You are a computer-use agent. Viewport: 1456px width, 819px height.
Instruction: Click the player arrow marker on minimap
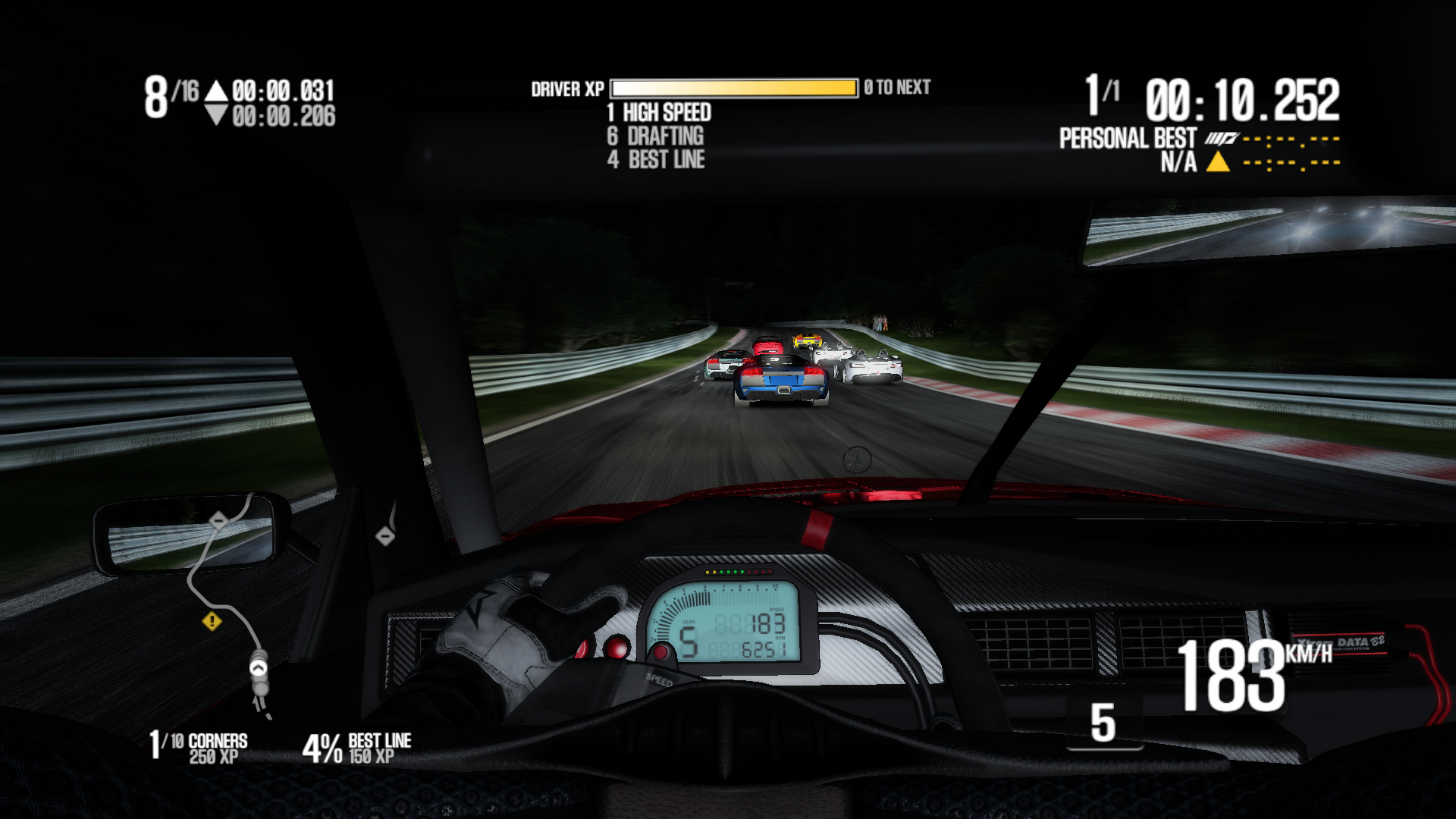click(259, 669)
